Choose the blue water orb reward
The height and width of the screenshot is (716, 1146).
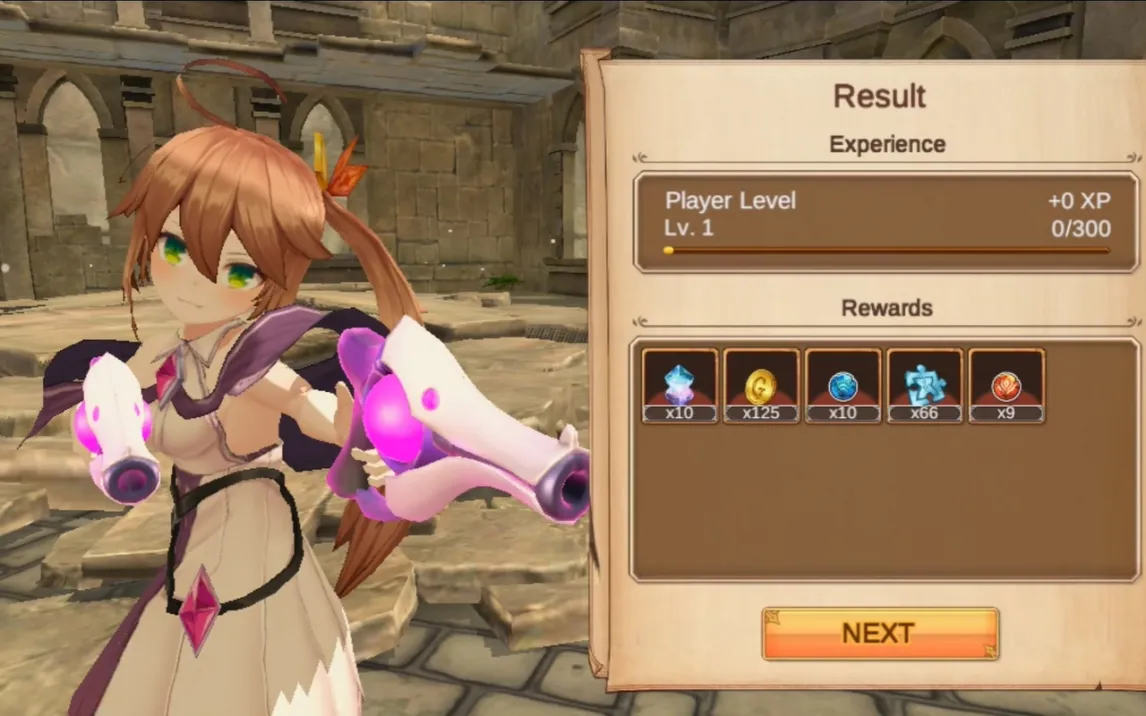point(843,385)
